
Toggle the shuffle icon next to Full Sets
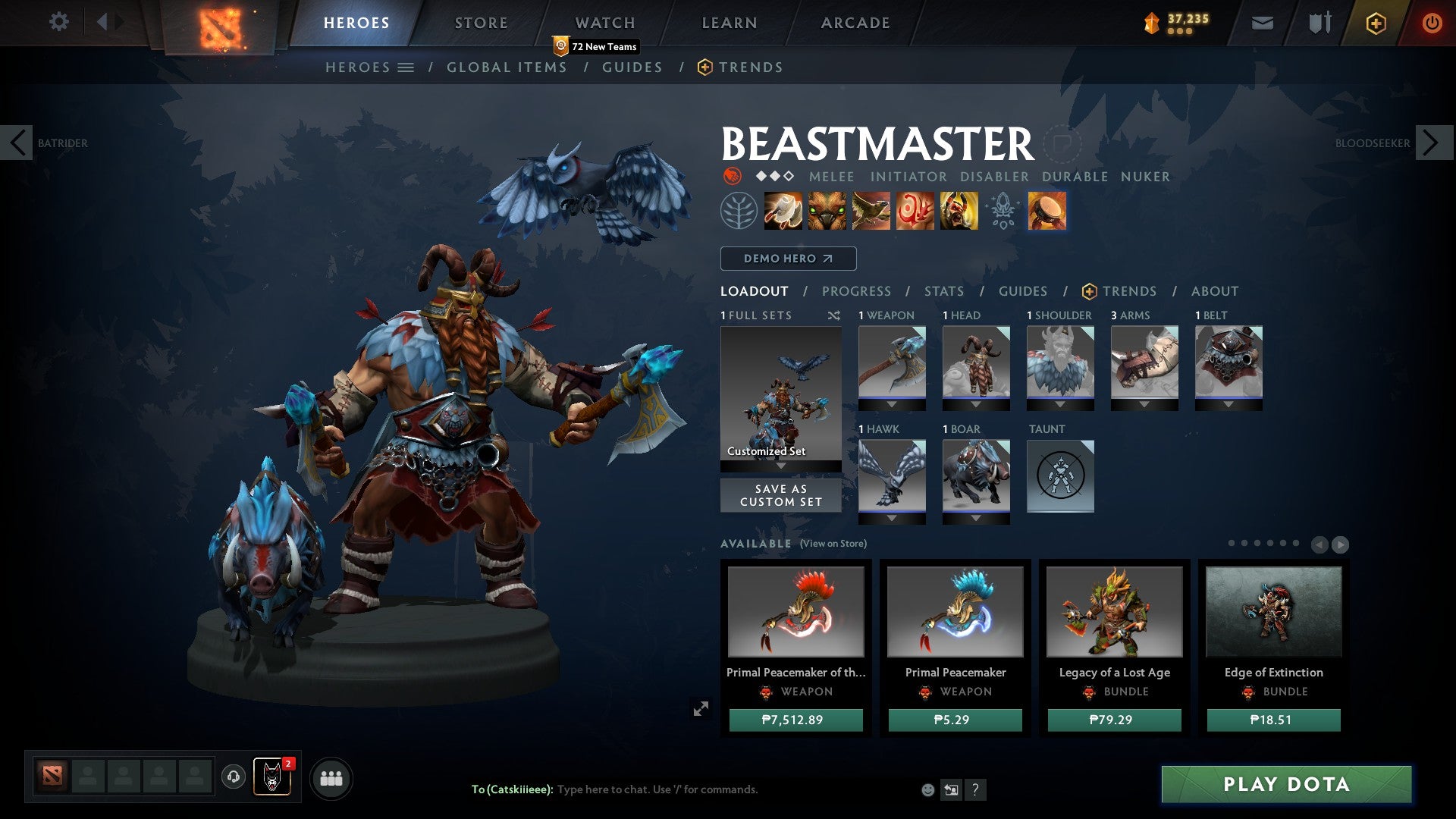[834, 315]
